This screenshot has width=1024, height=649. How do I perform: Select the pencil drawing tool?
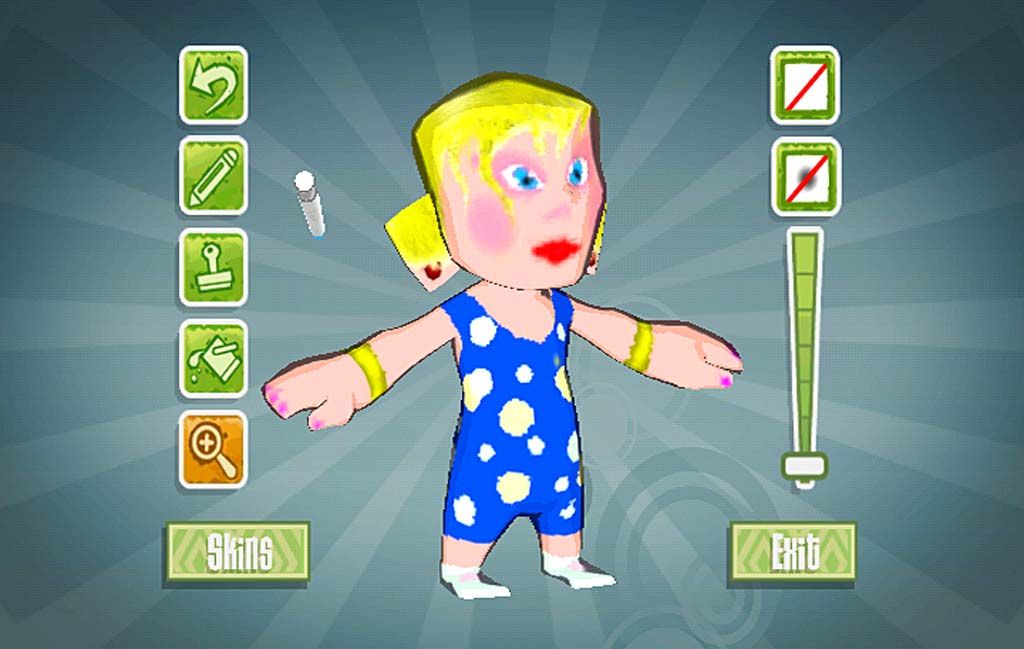[213, 176]
